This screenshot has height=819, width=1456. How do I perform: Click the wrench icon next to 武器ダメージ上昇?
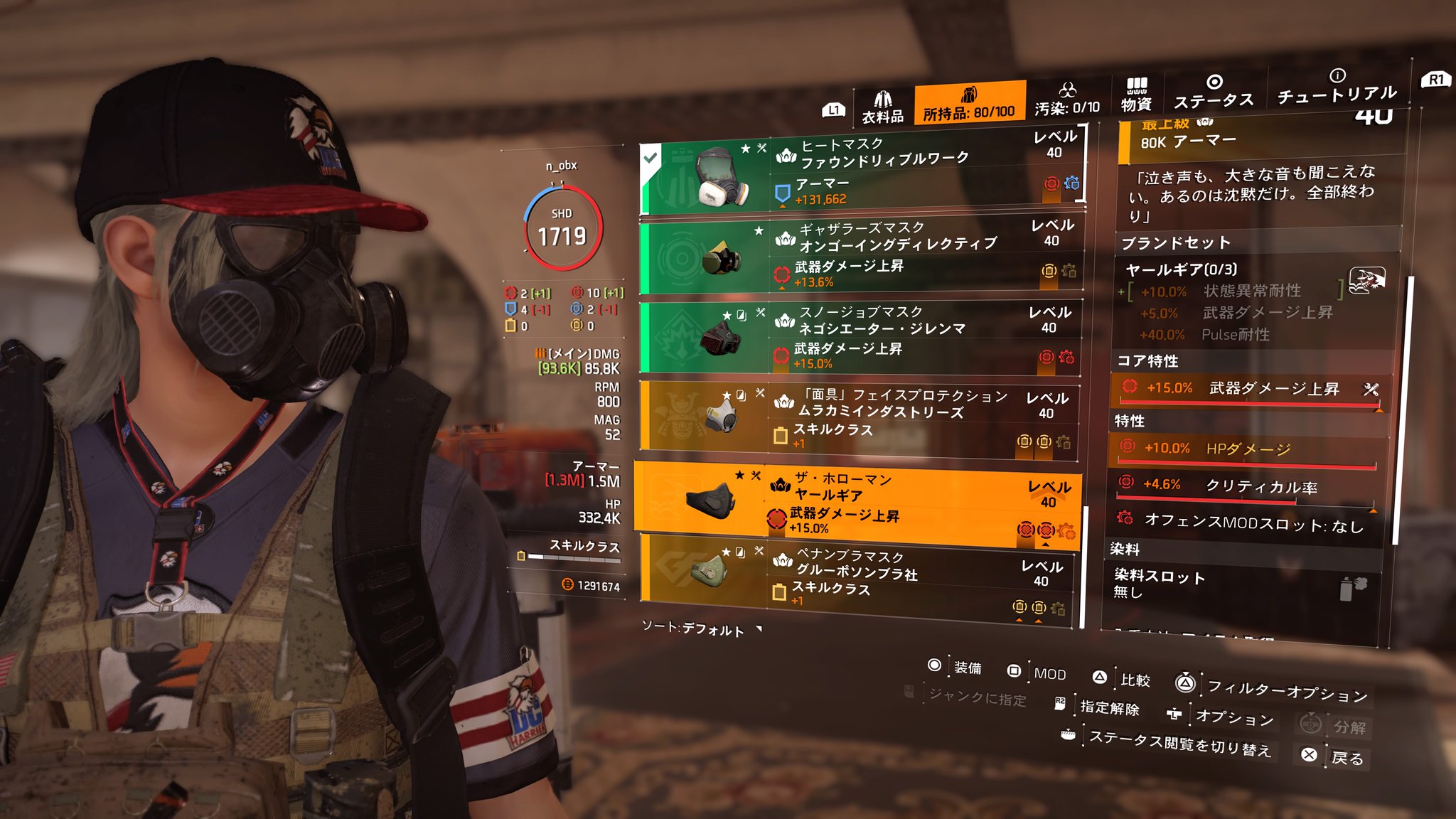tap(1370, 390)
